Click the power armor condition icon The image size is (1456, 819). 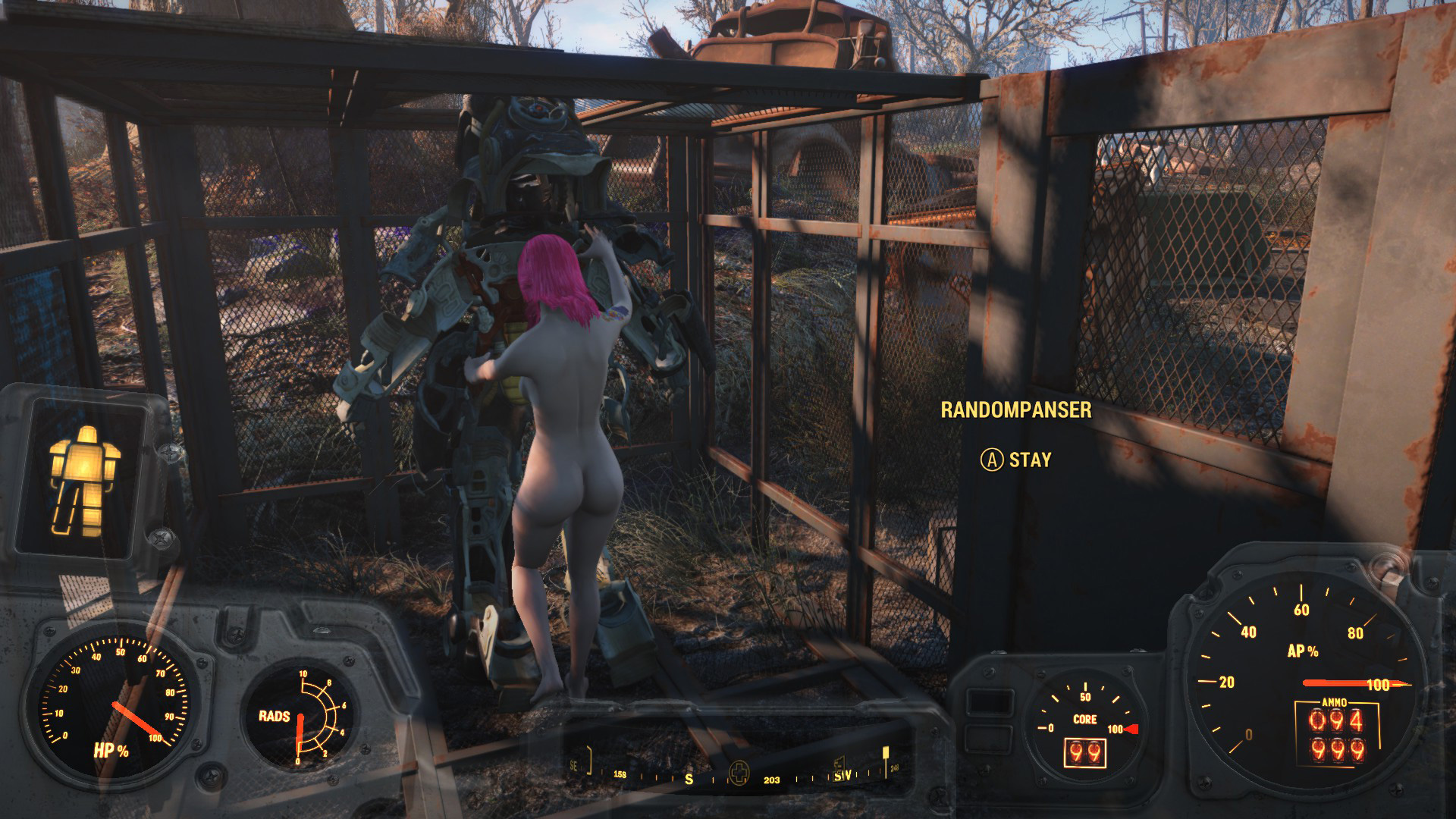tap(84, 479)
